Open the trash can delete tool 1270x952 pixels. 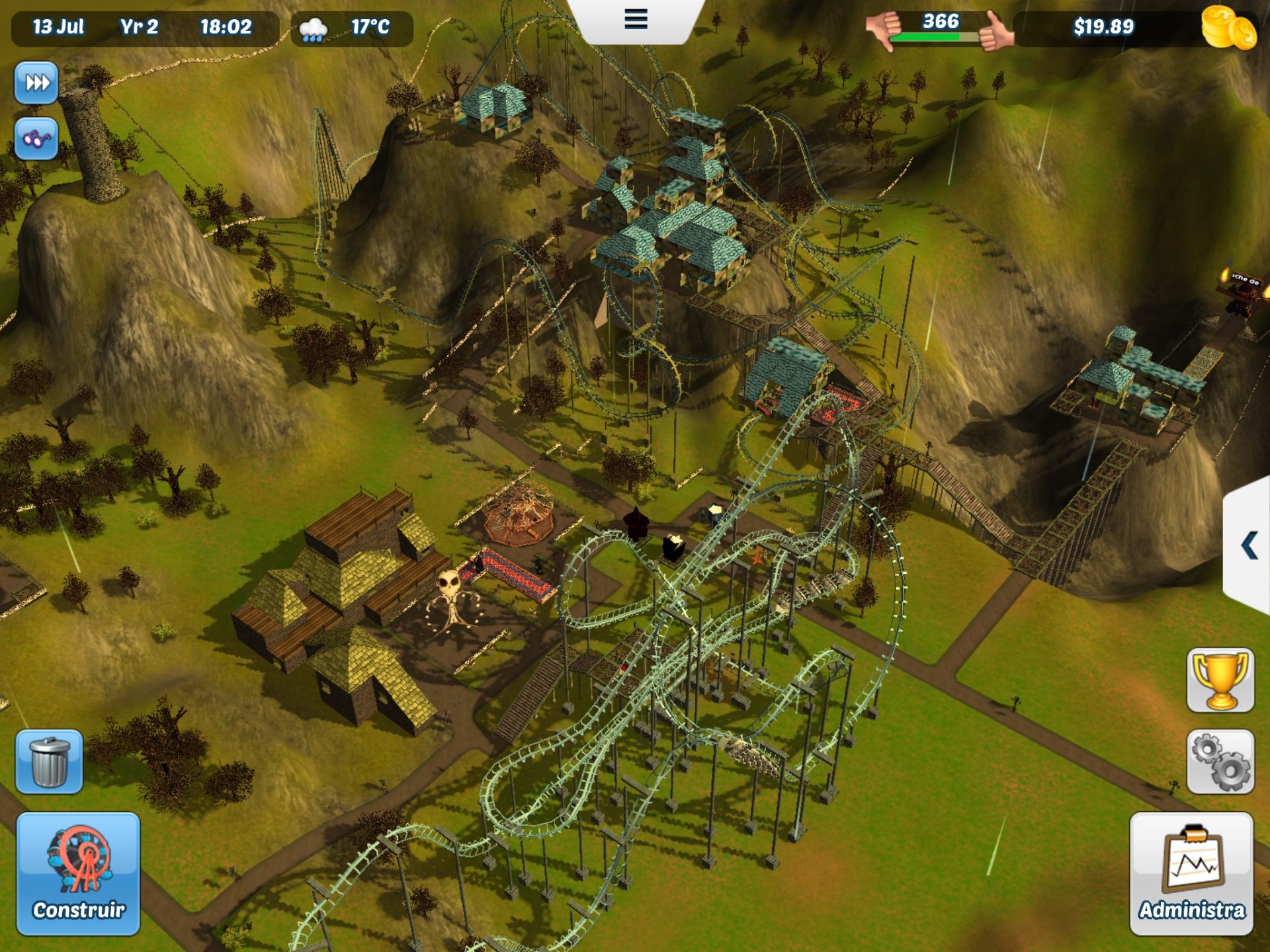(x=50, y=762)
